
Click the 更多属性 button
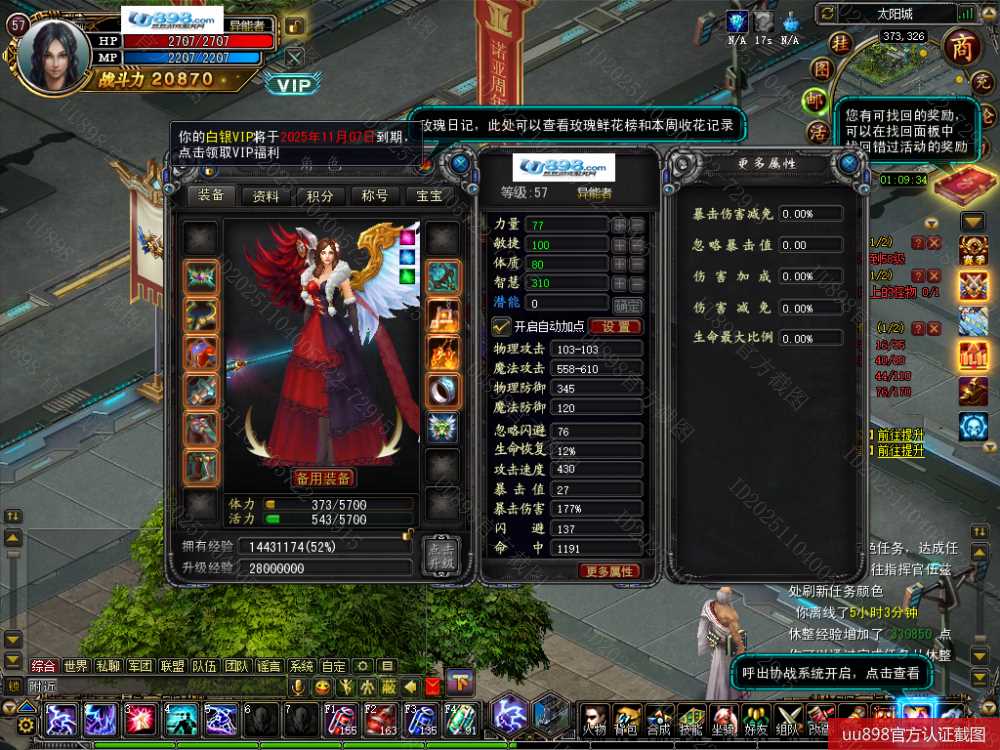point(608,571)
